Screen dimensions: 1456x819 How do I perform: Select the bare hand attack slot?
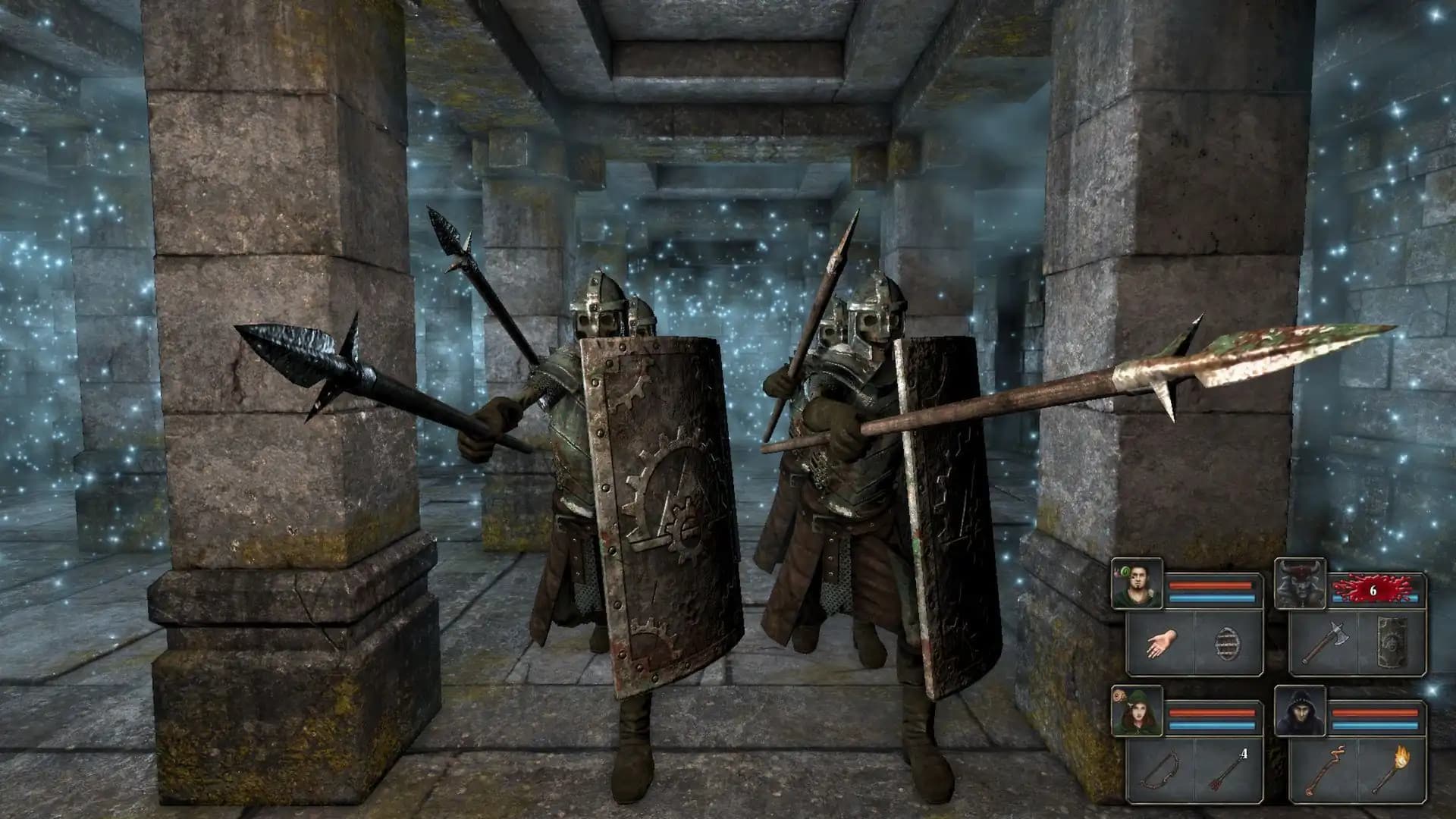tap(1161, 642)
